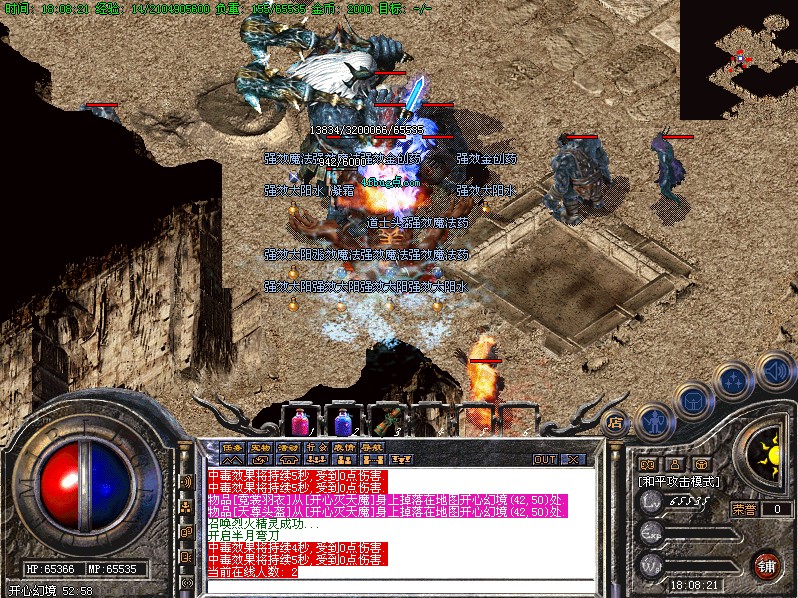The image size is (798, 598).
Task: Open the 行会 guild button
Action: click(x=316, y=447)
